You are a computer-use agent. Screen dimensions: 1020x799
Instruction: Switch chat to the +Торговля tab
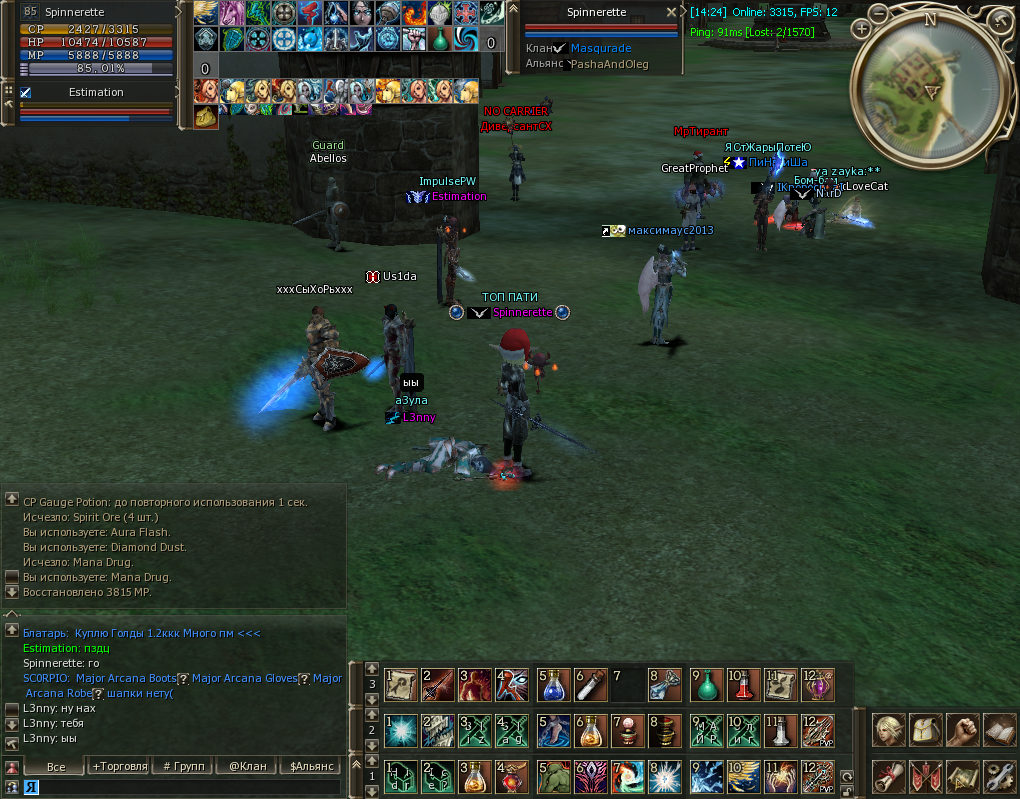point(119,766)
